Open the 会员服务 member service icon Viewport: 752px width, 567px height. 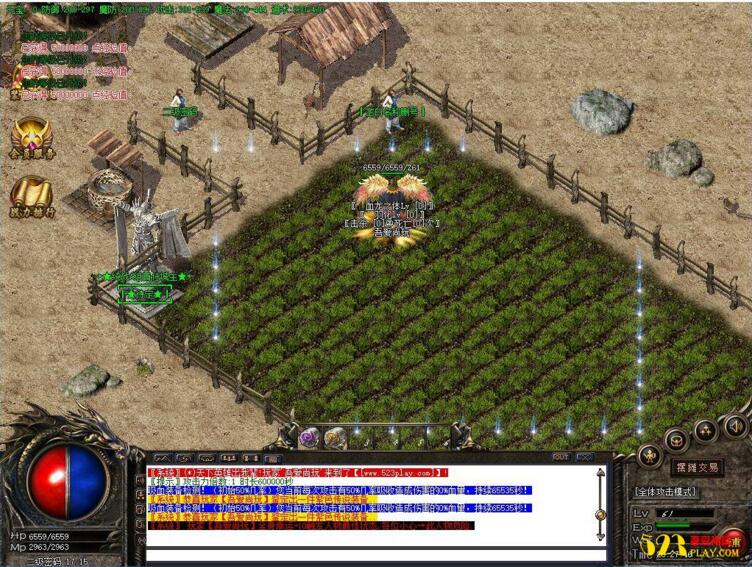point(31,138)
